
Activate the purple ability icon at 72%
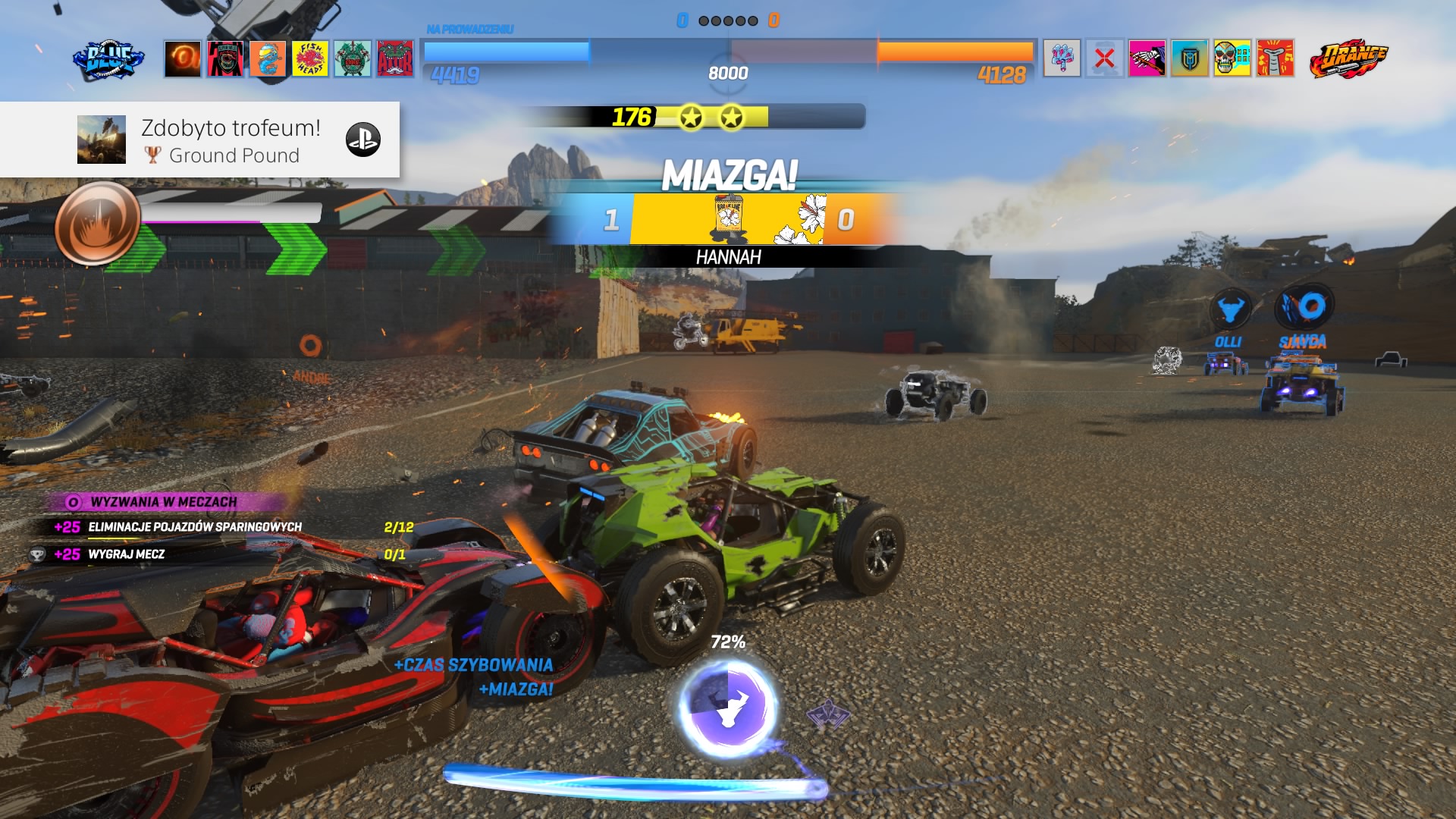pyautogui.click(x=728, y=708)
